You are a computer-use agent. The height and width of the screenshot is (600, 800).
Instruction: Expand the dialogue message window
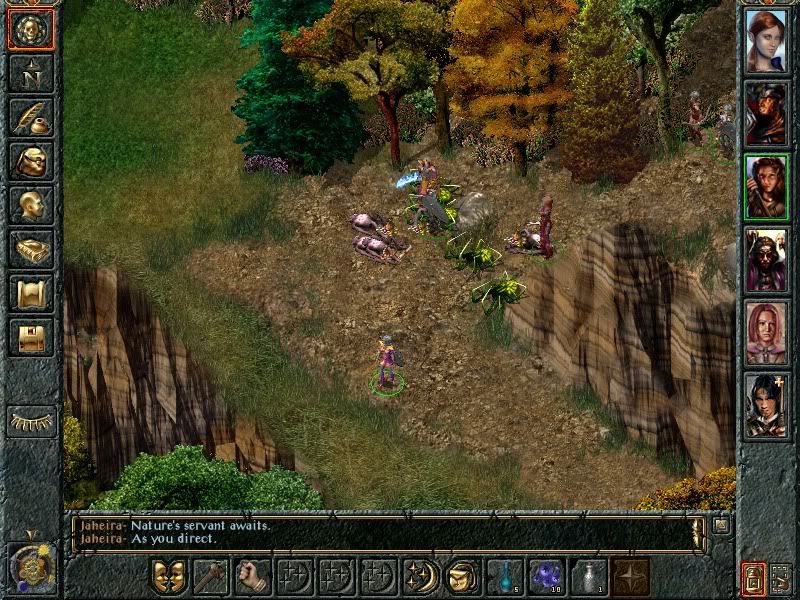click(720, 524)
